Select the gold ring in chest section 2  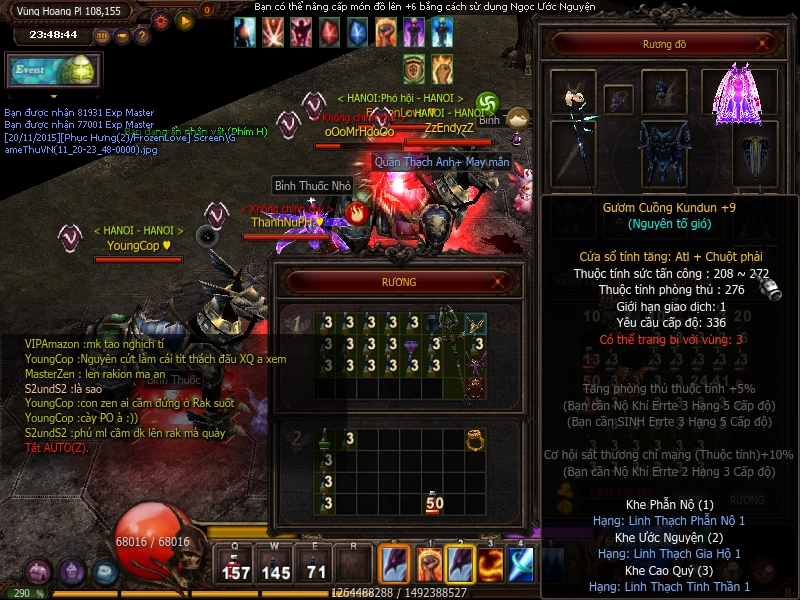474,439
